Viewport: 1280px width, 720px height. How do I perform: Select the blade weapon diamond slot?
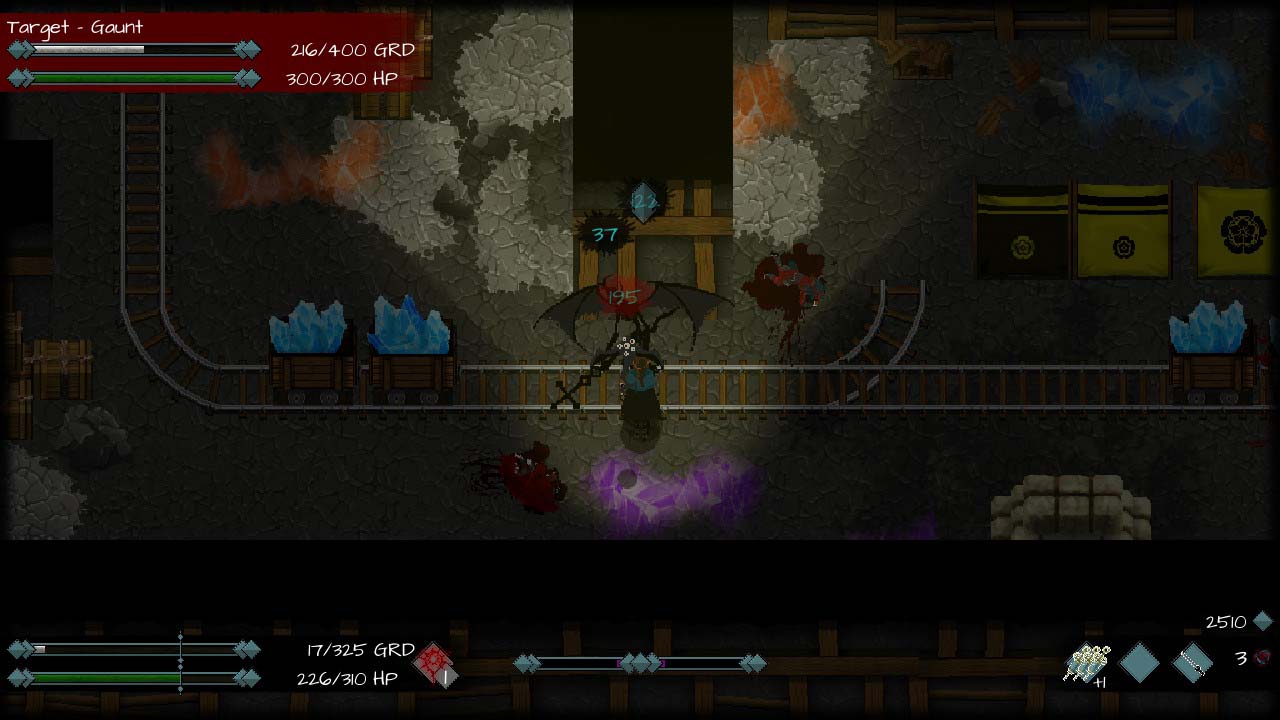click(1191, 662)
